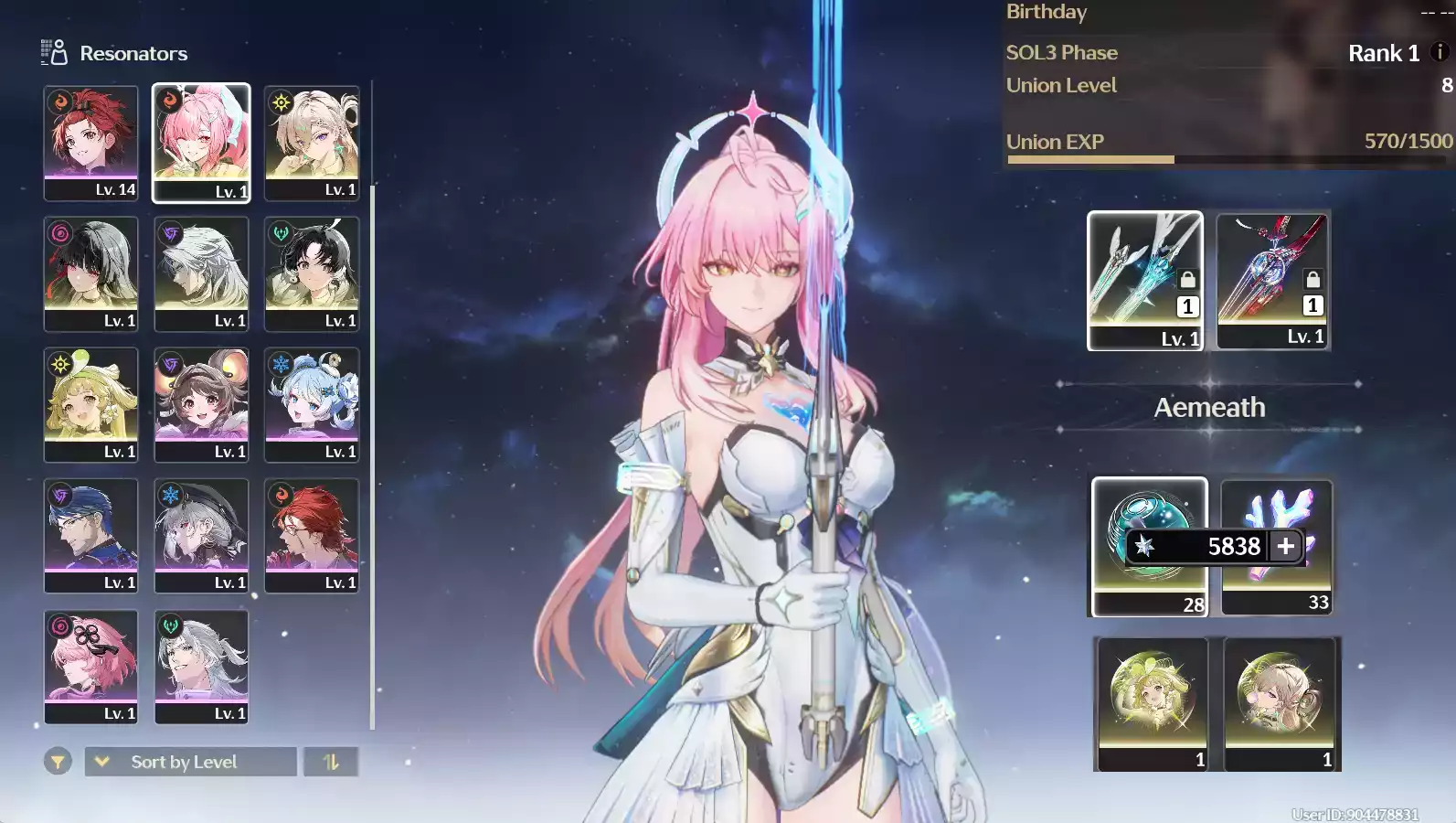1456x823 pixels.
Task: Click the ascending/descending sort arrows icon
Action: point(331,761)
